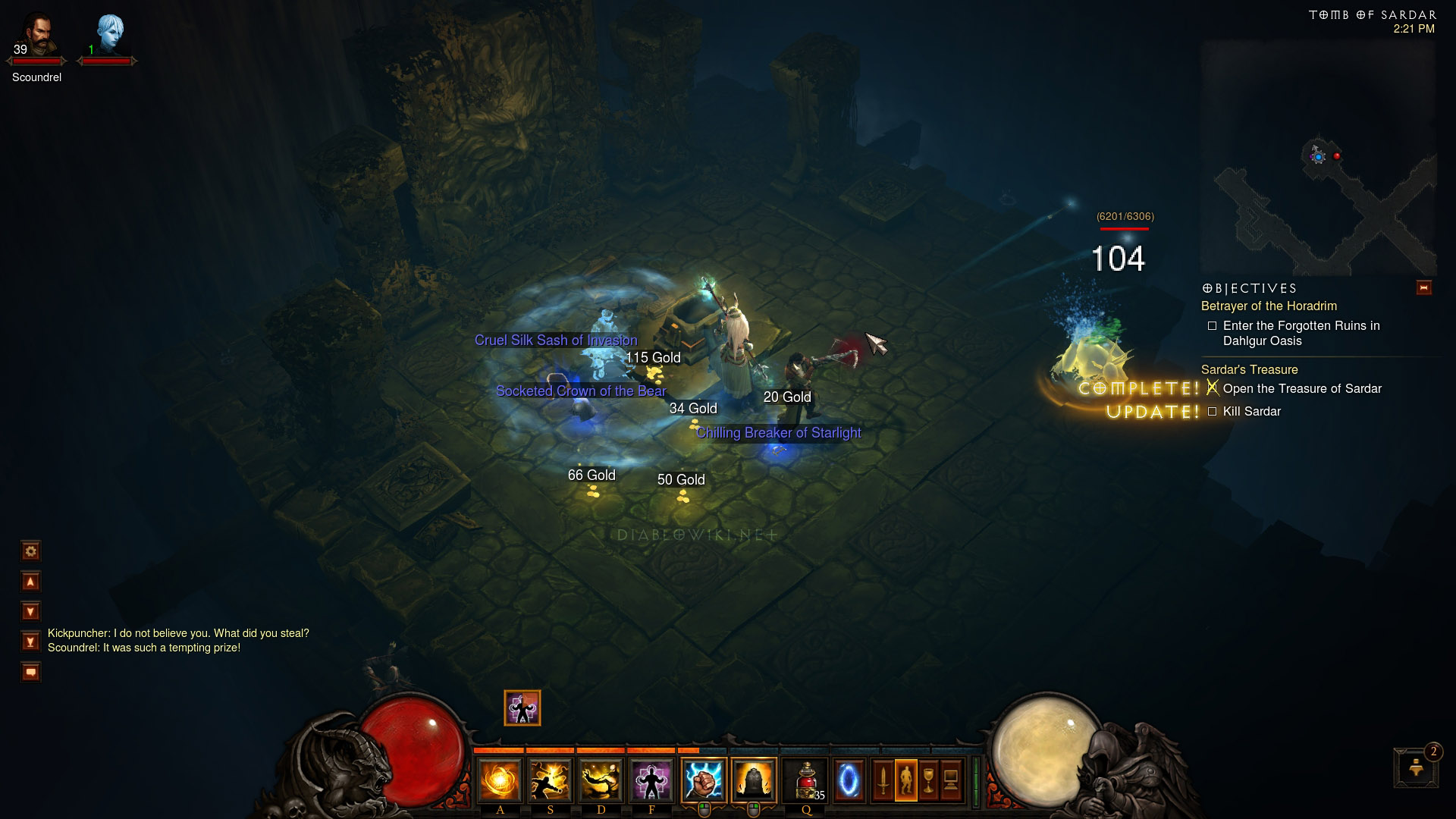This screenshot has width=1456, height=819.
Task: Open the character inventory figure button
Action: tap(905, 780)
